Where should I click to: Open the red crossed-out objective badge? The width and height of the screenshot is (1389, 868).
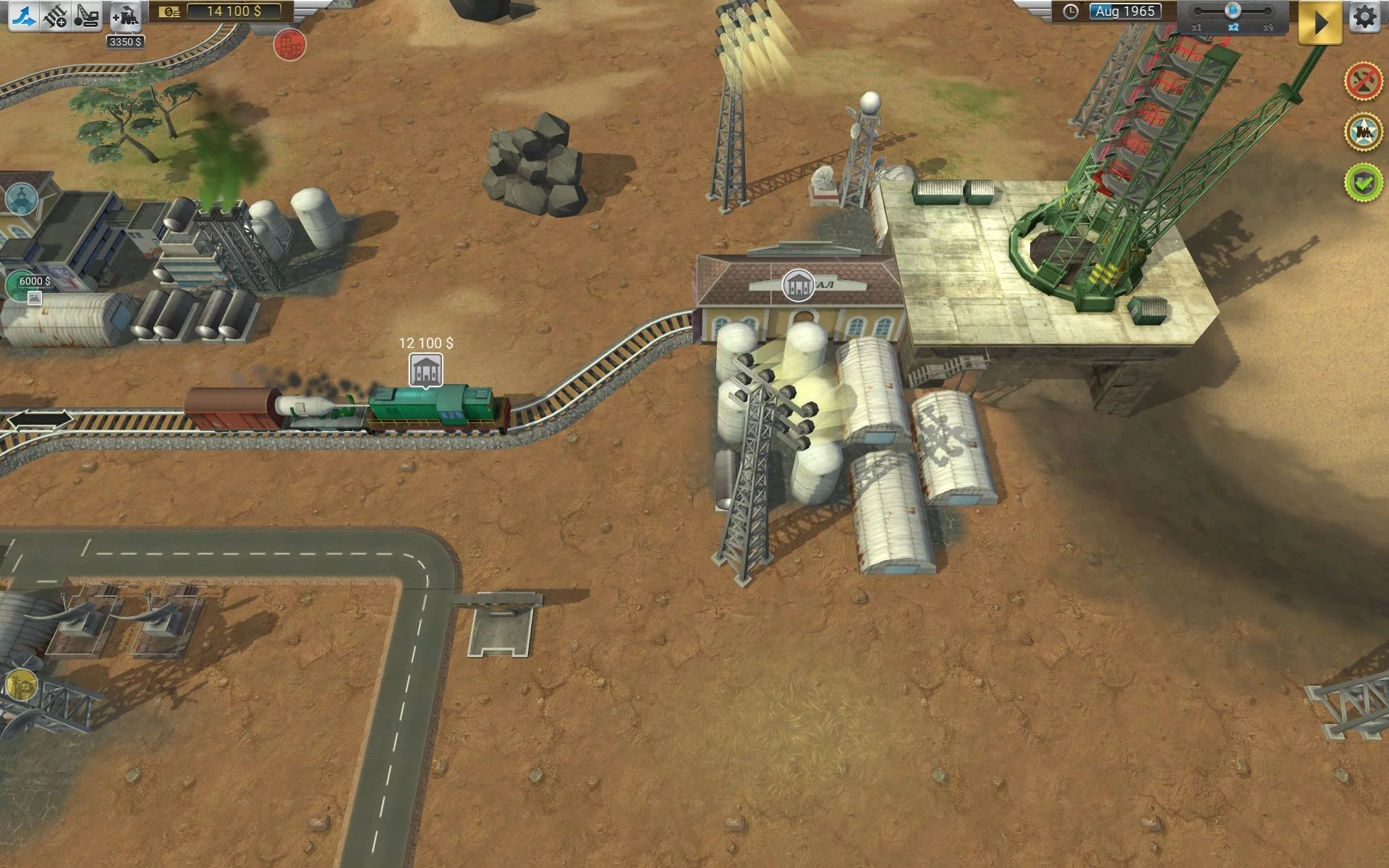click(x=1363, y=80)
